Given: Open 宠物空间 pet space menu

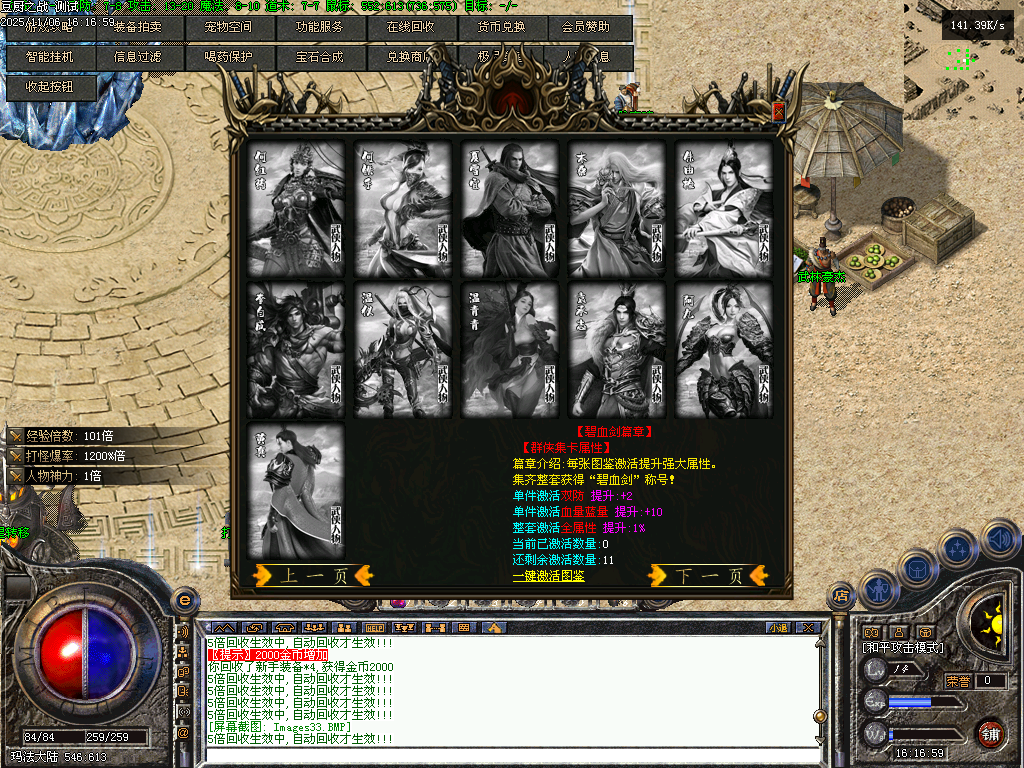Looking at the screenshot, I should (230, 28).
